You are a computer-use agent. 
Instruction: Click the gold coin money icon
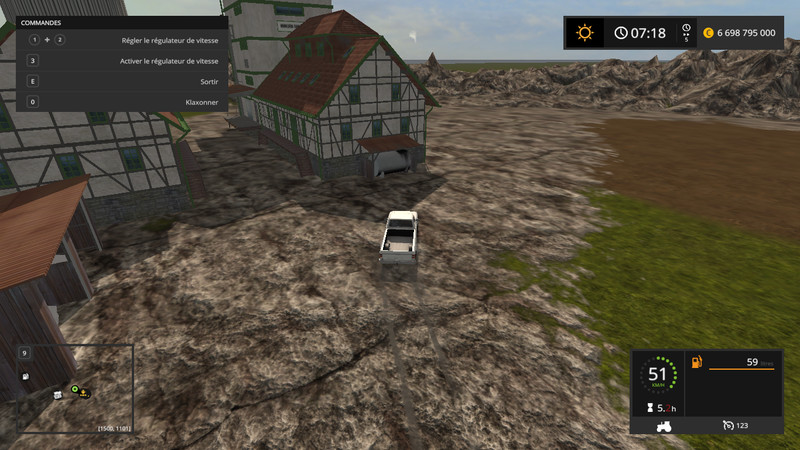pos(707,33)
